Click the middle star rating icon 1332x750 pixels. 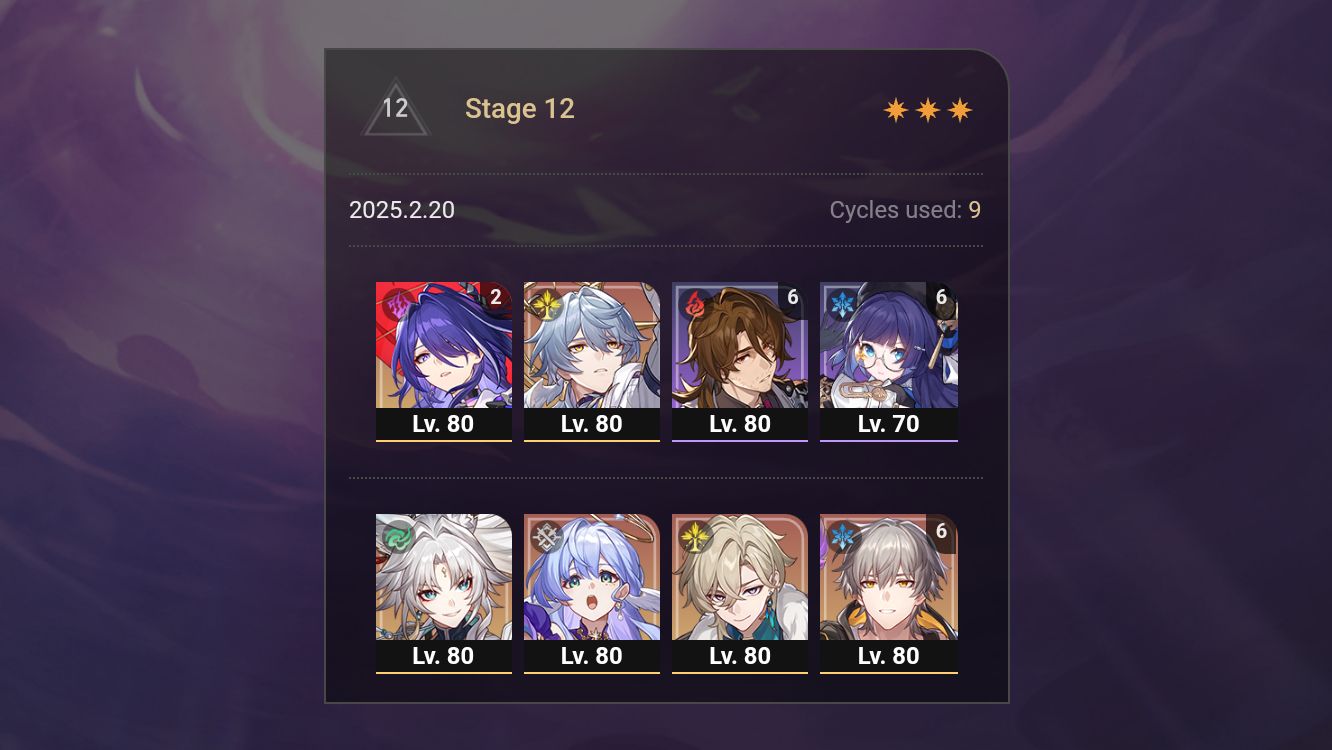pos(925,109)
